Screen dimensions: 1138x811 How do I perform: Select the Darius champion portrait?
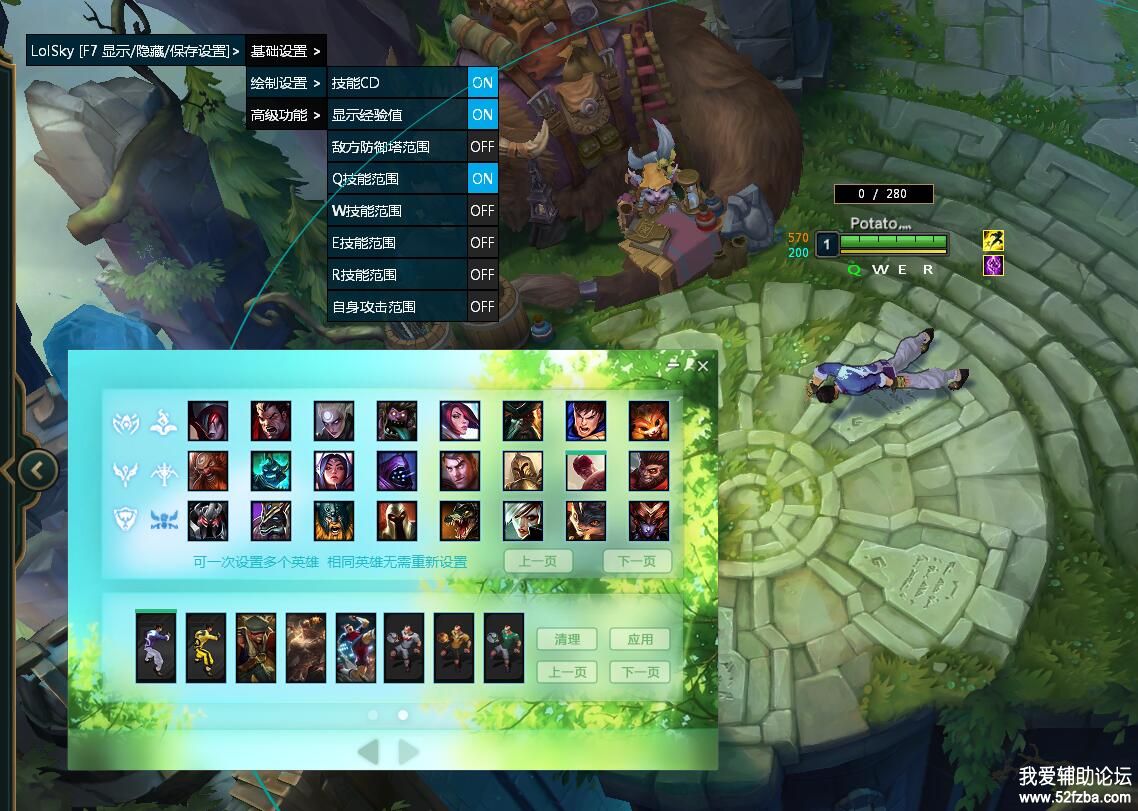point(271,421)
